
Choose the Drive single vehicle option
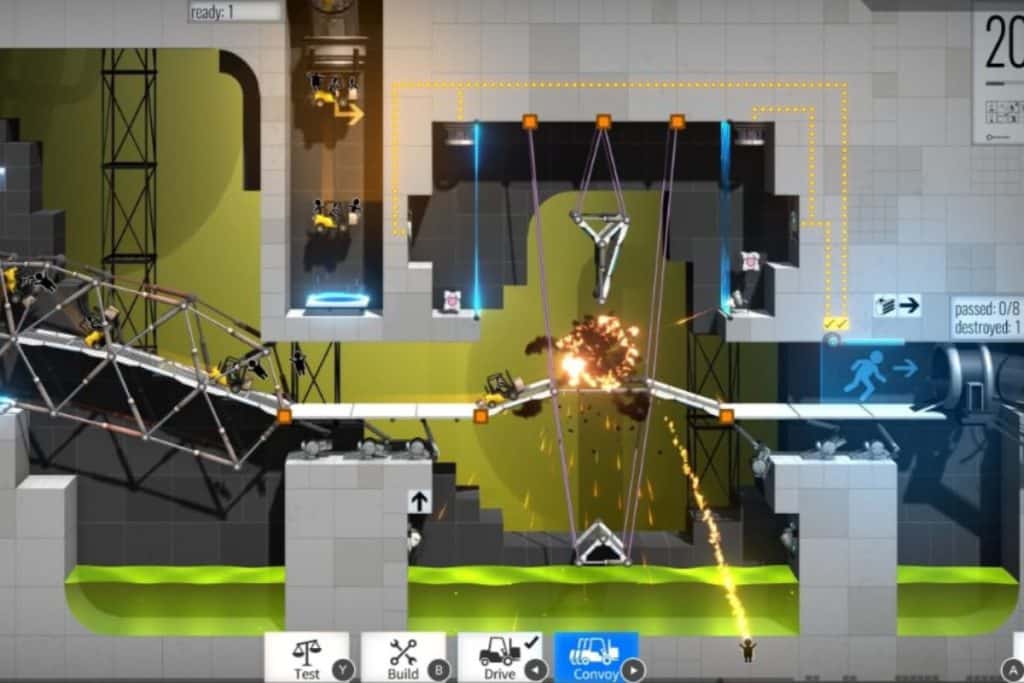click(x=499, y=657)
